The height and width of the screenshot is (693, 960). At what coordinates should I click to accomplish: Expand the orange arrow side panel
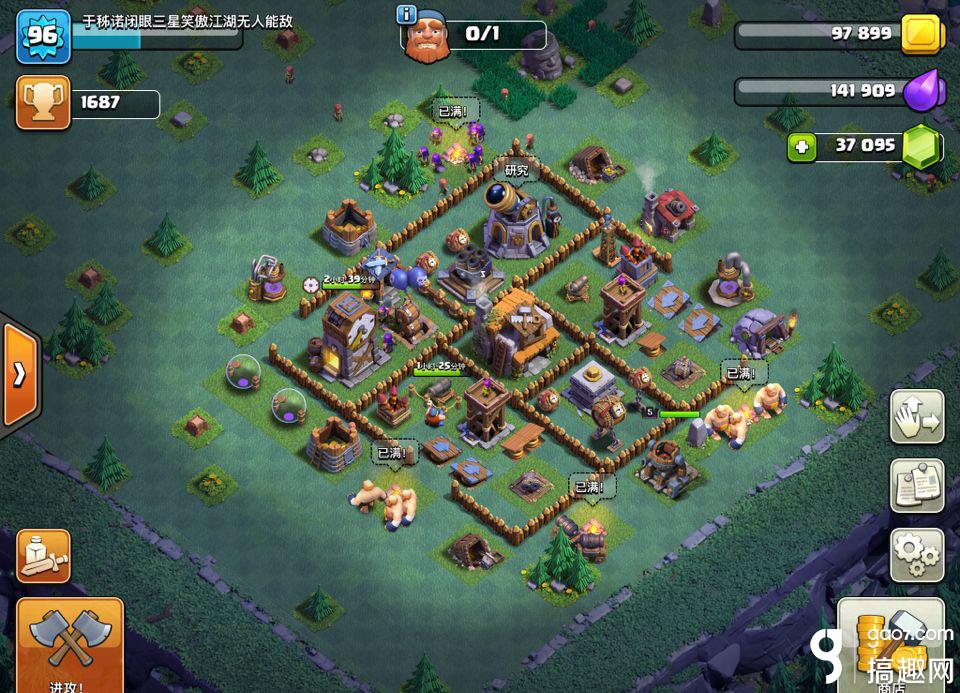point(19,374)
